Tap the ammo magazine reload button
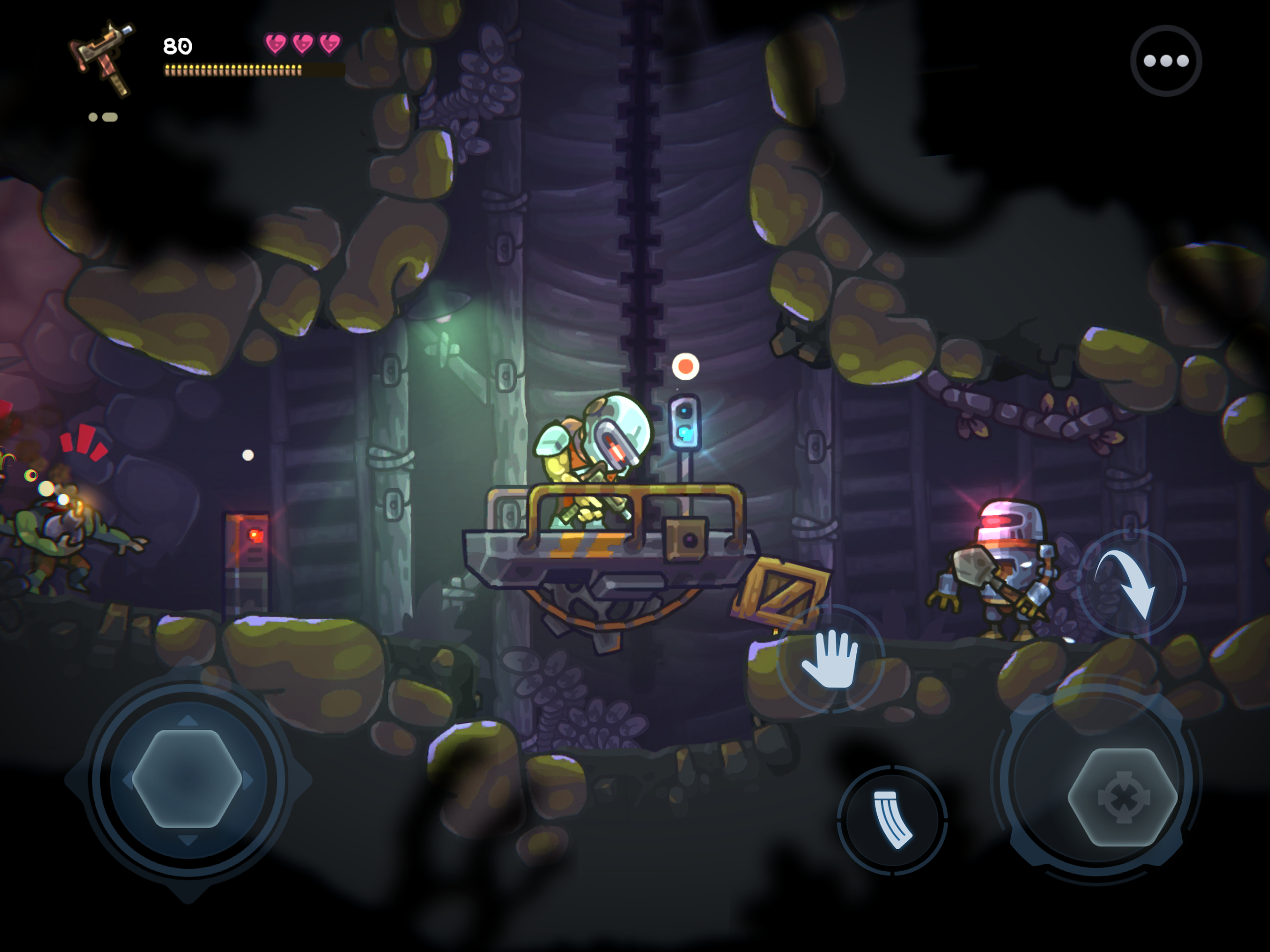 [891, 820]
